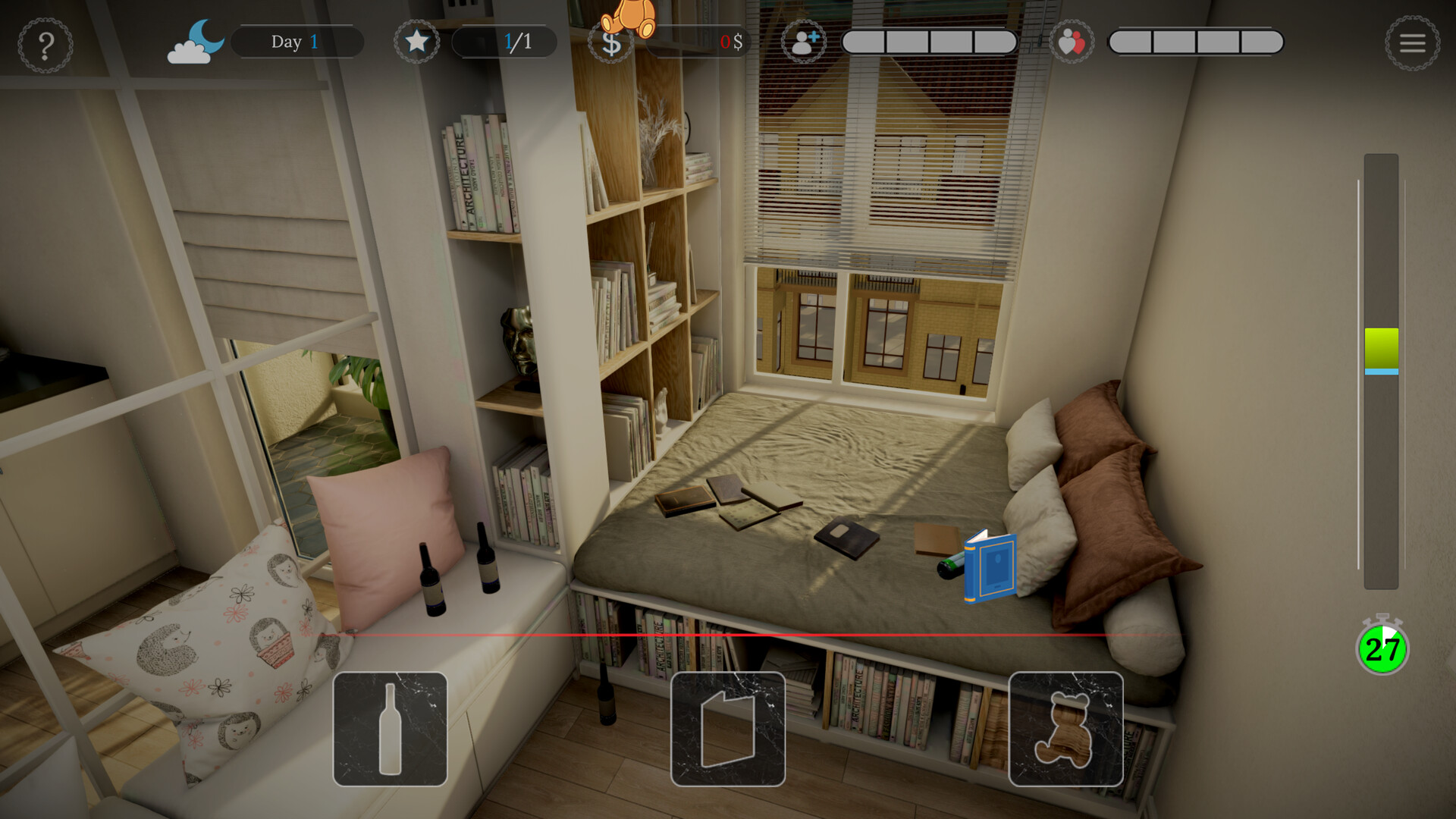Click the add-follower person icon

tap(804, 42)
